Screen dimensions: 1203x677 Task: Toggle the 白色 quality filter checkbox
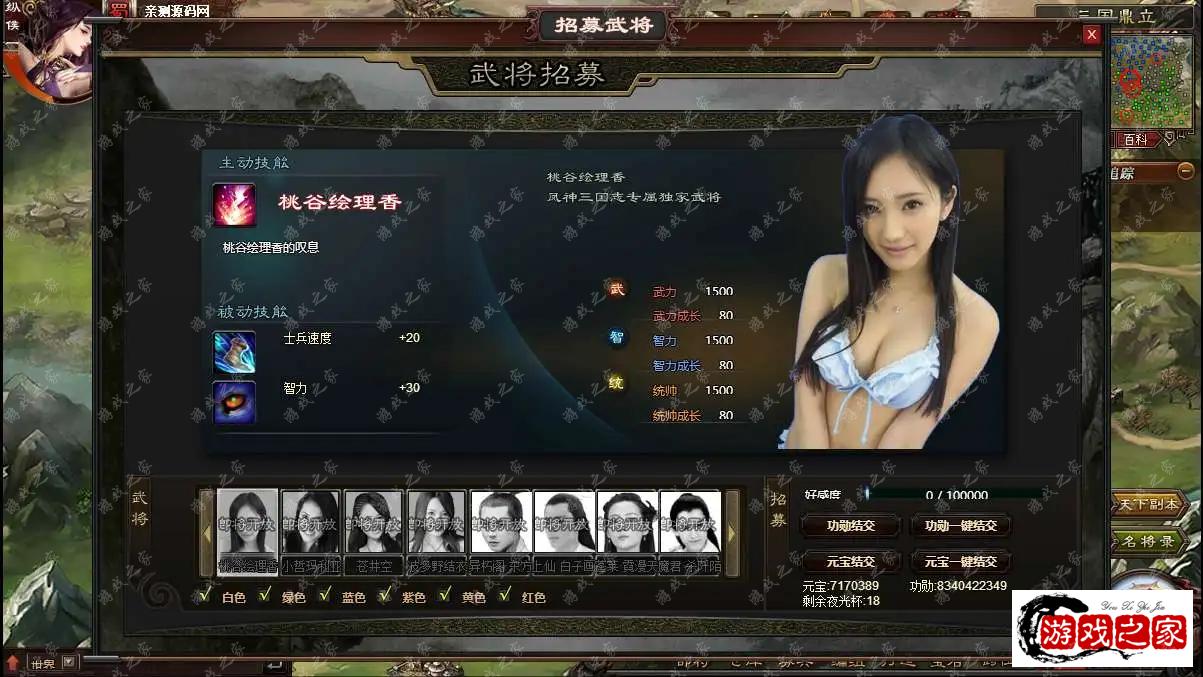205,596
